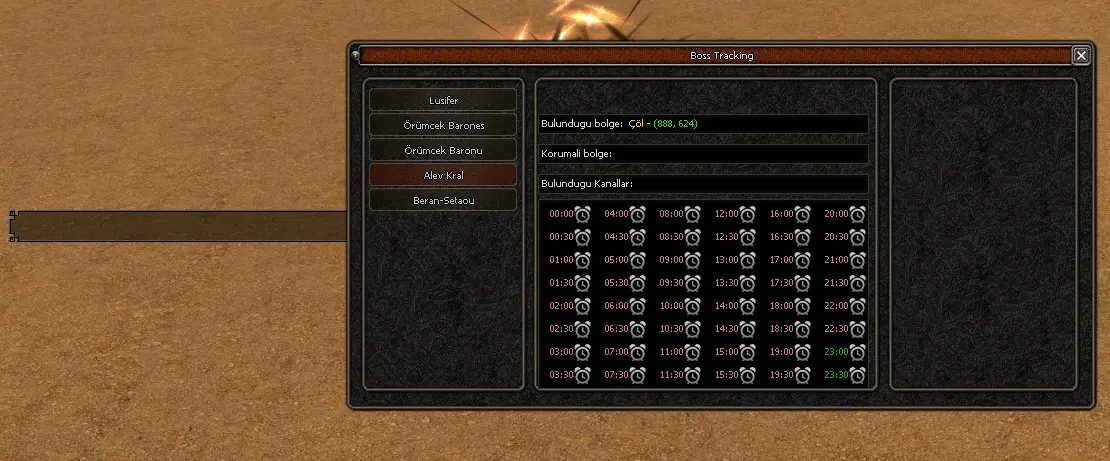Image resolution: width=1110 pixels, height=461 pixels.
Task: Select the Örümcek Baronu boss
Action: 443,150
